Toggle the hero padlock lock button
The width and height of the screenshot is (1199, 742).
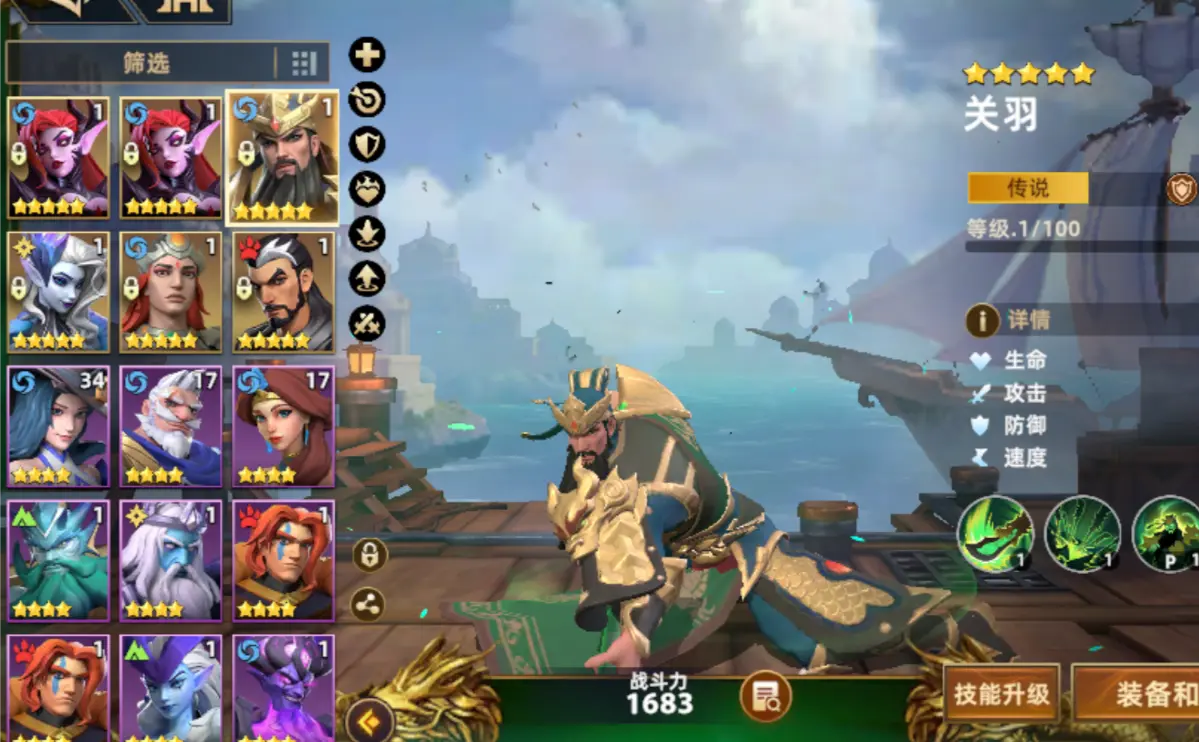369,555
